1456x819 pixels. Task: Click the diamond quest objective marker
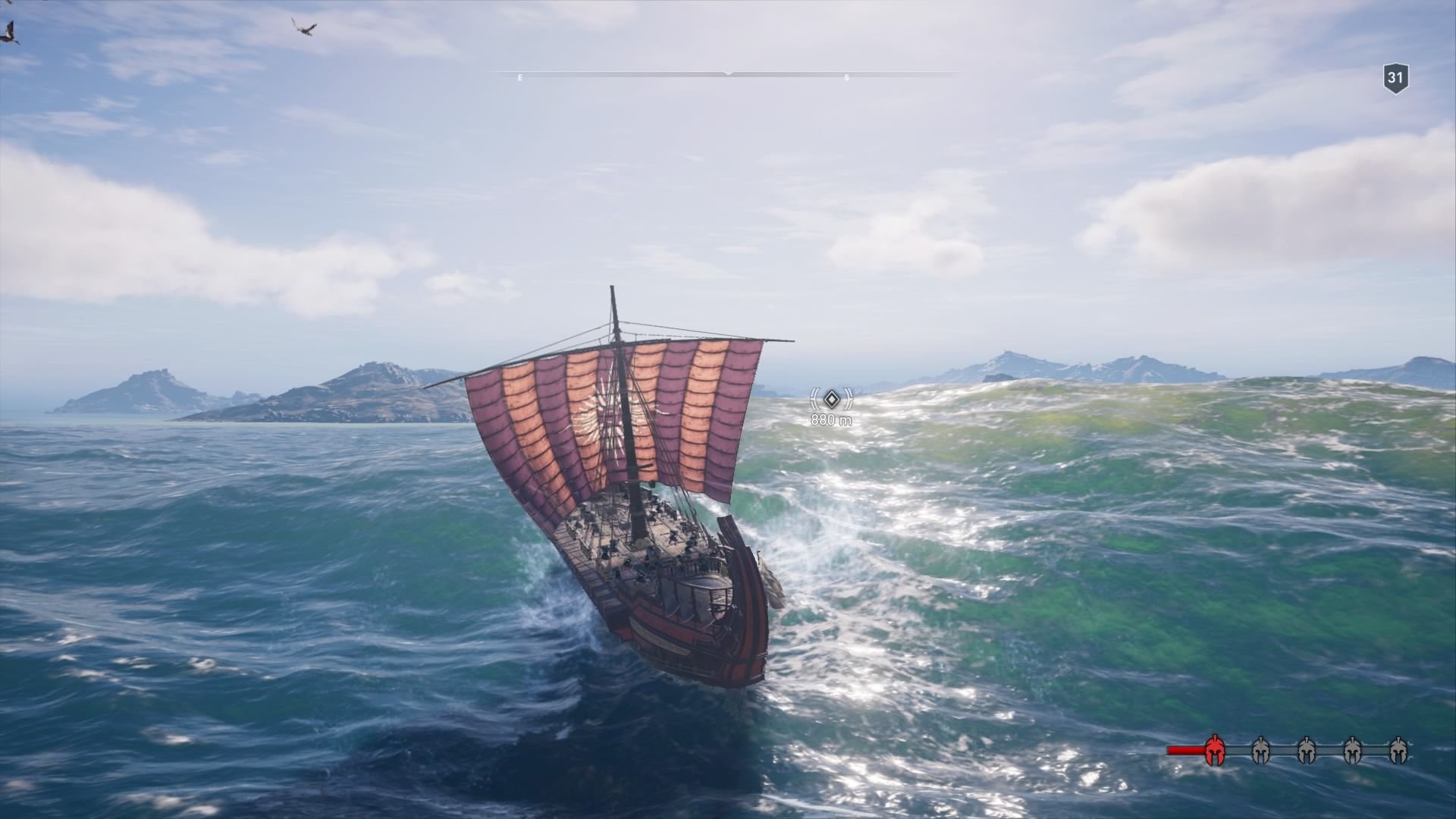831,400
